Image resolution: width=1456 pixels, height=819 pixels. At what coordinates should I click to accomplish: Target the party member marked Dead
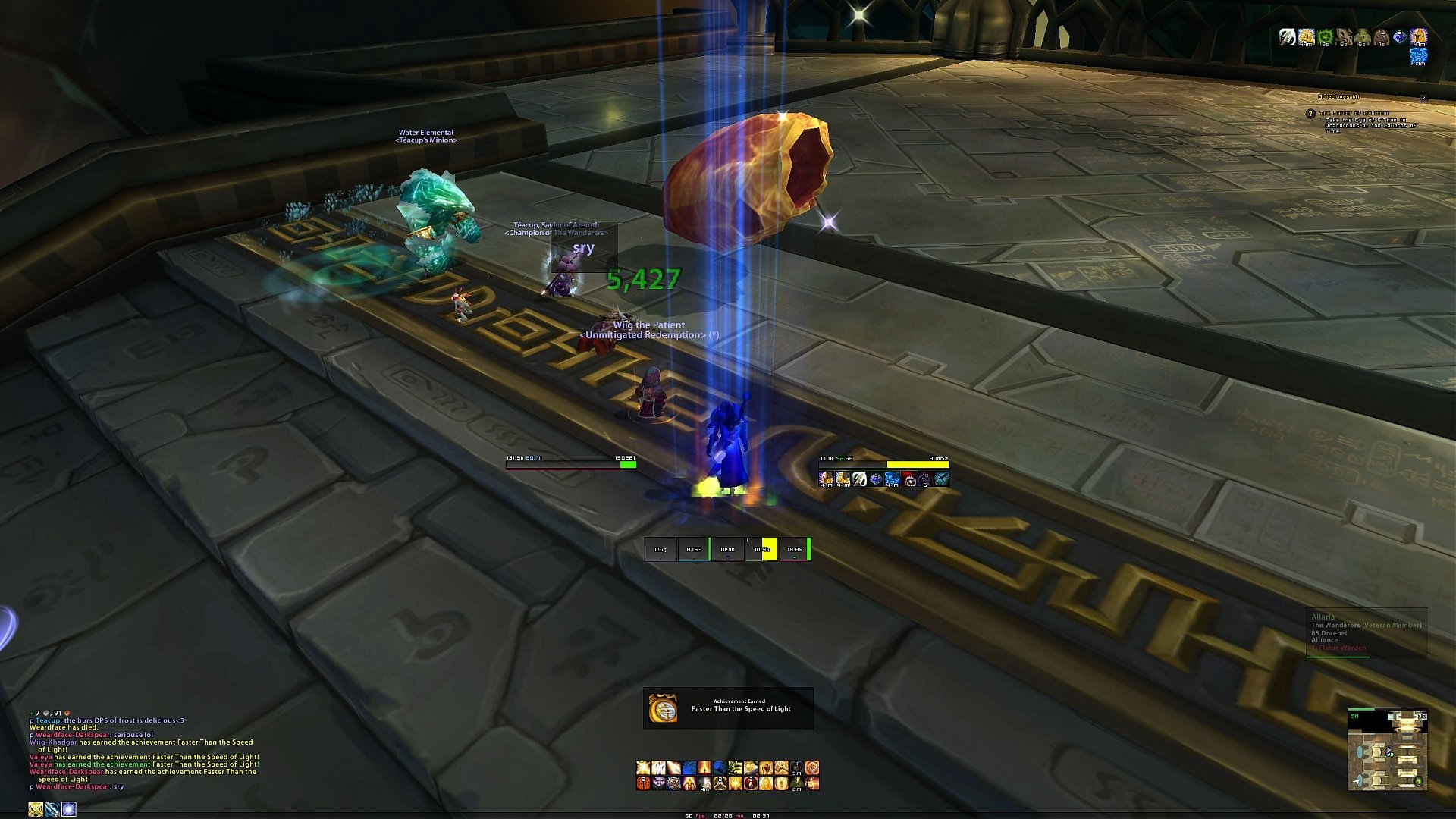[727, 549]
